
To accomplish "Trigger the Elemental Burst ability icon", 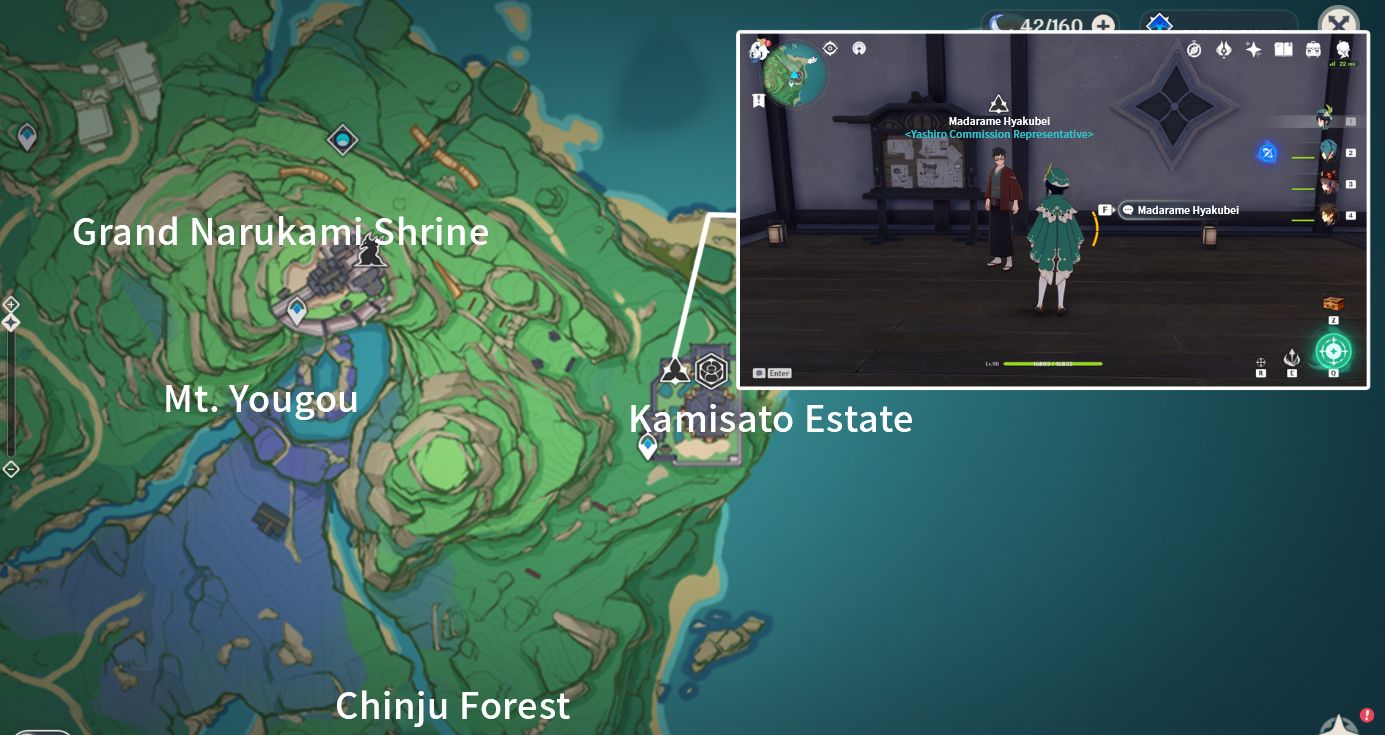I will [x=1333, y=352].
